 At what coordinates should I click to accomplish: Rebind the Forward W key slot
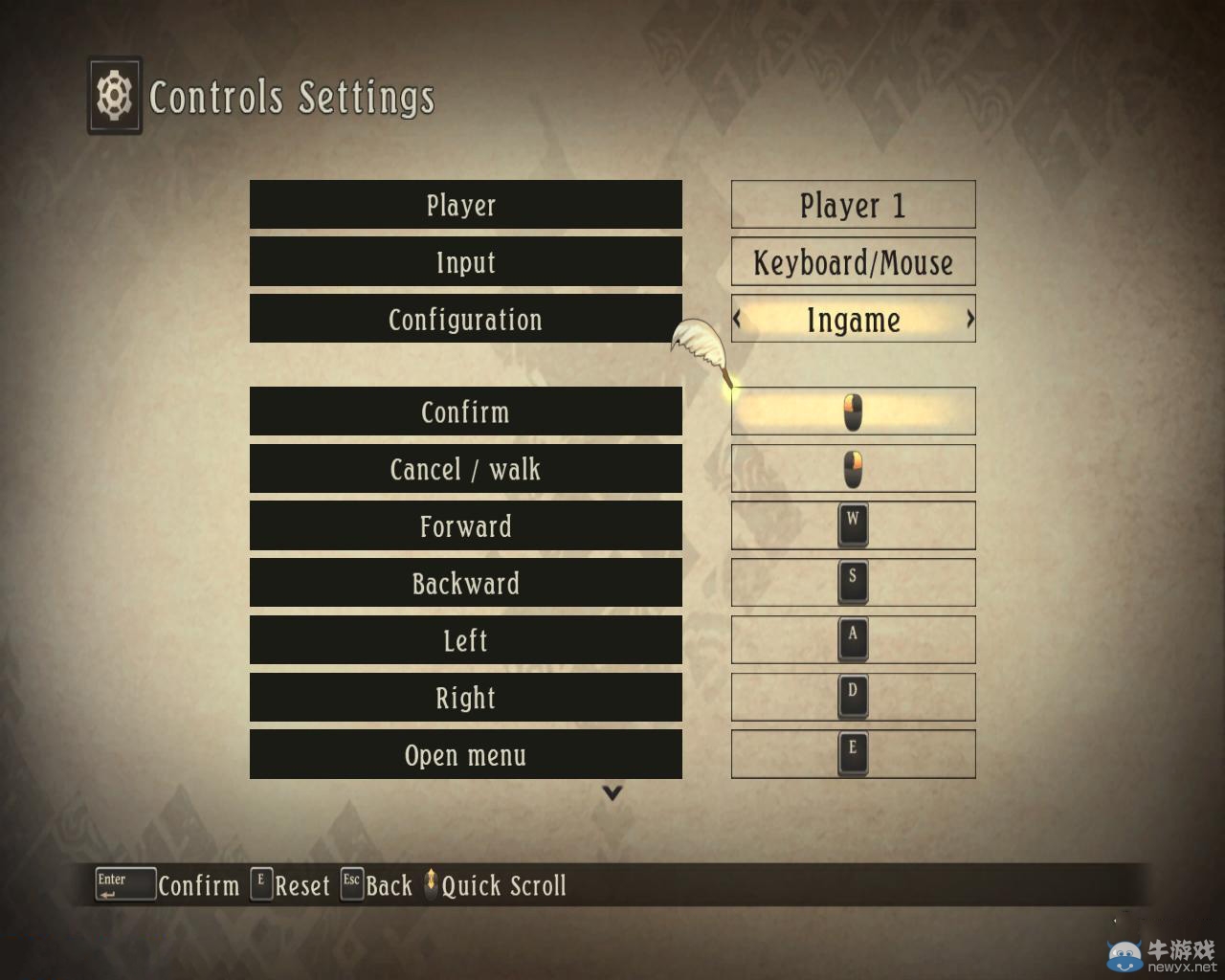(x=853, y=525)
